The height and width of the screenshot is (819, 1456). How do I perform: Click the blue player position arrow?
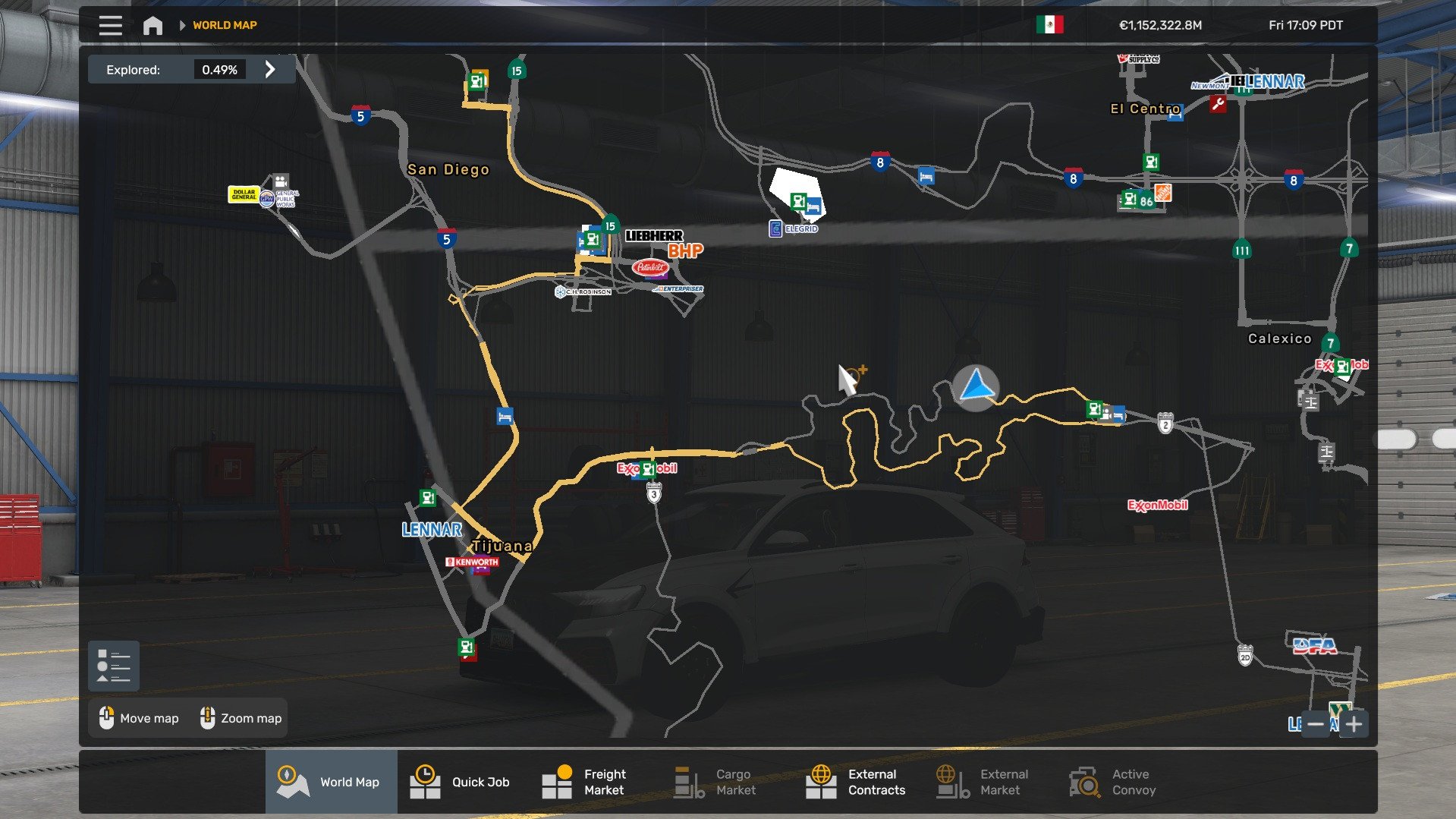(976, 387)
